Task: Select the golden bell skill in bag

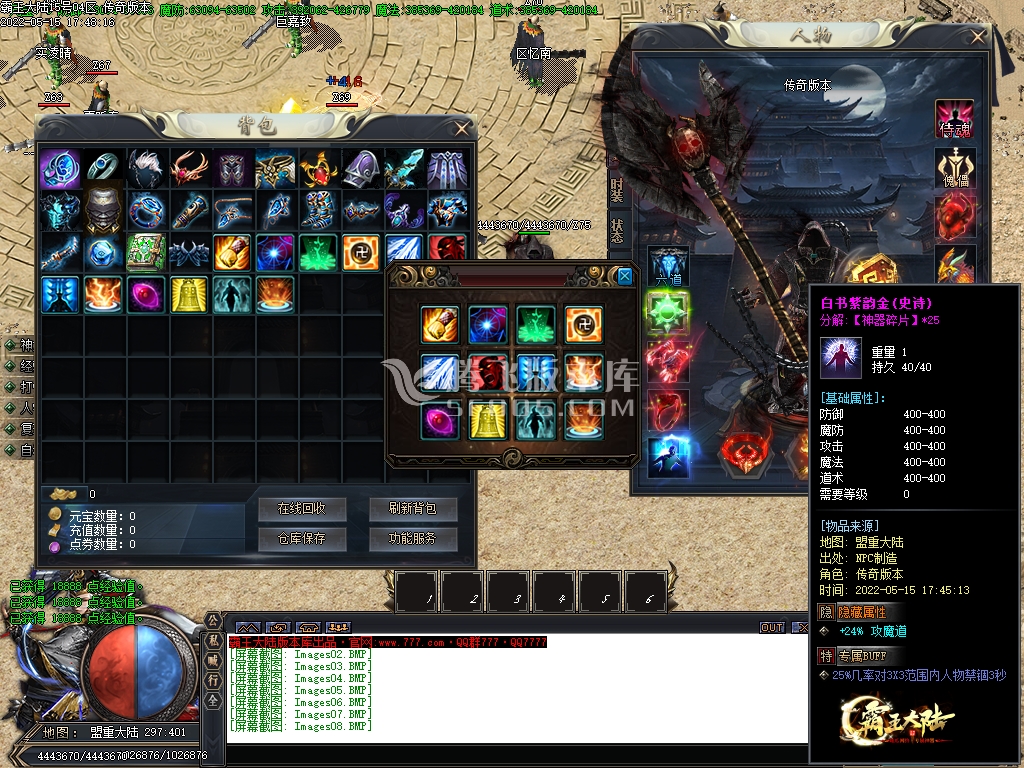Action: coord(189,295)
